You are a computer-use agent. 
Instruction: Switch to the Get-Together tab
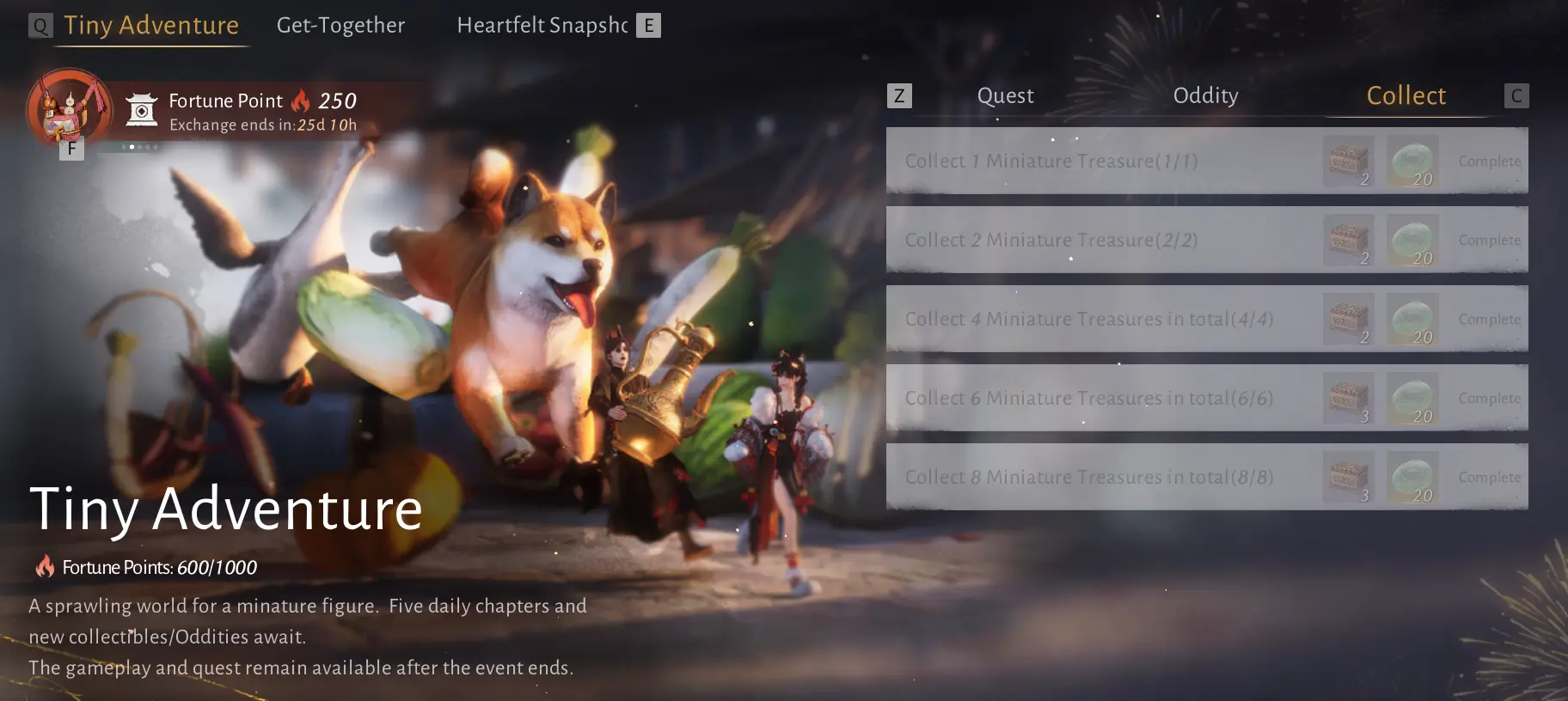tap(340, 25)
